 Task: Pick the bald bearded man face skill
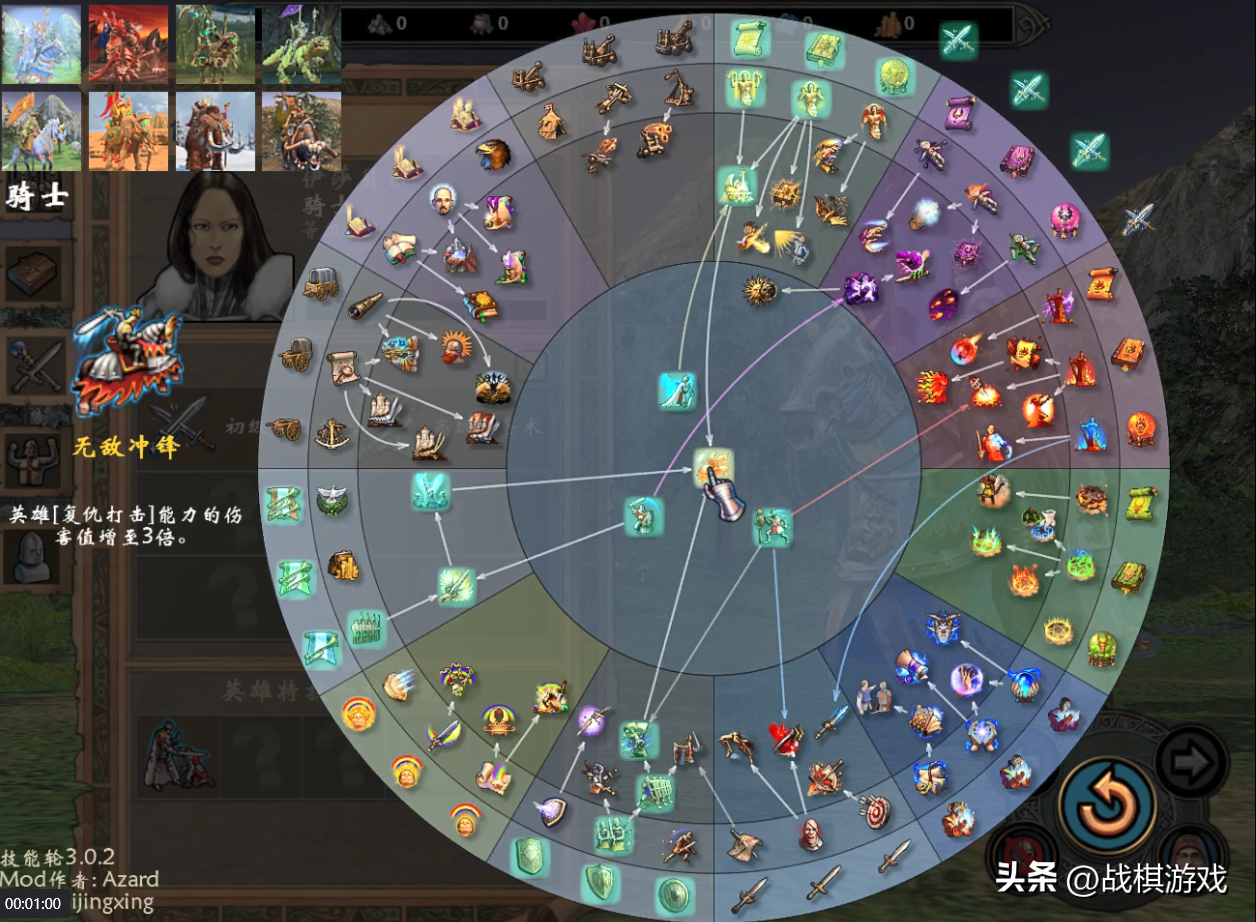443,197
